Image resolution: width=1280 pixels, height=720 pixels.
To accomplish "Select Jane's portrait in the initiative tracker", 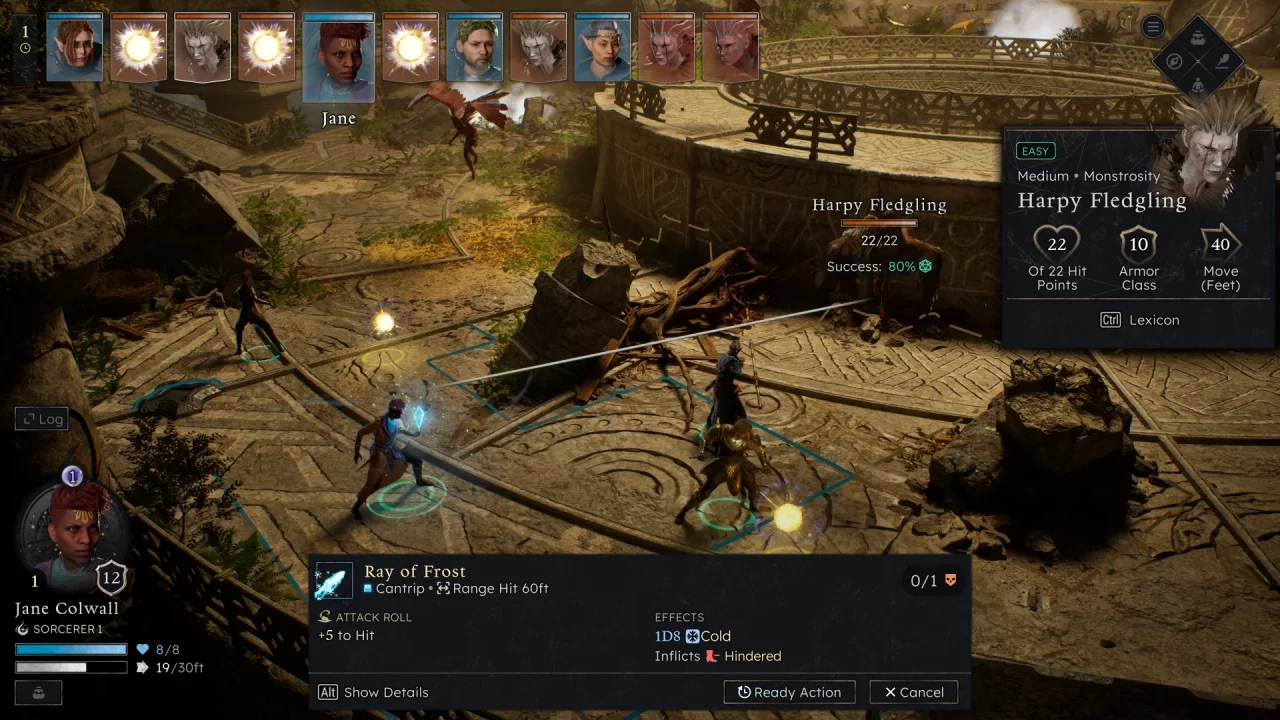I will point(338,47).
